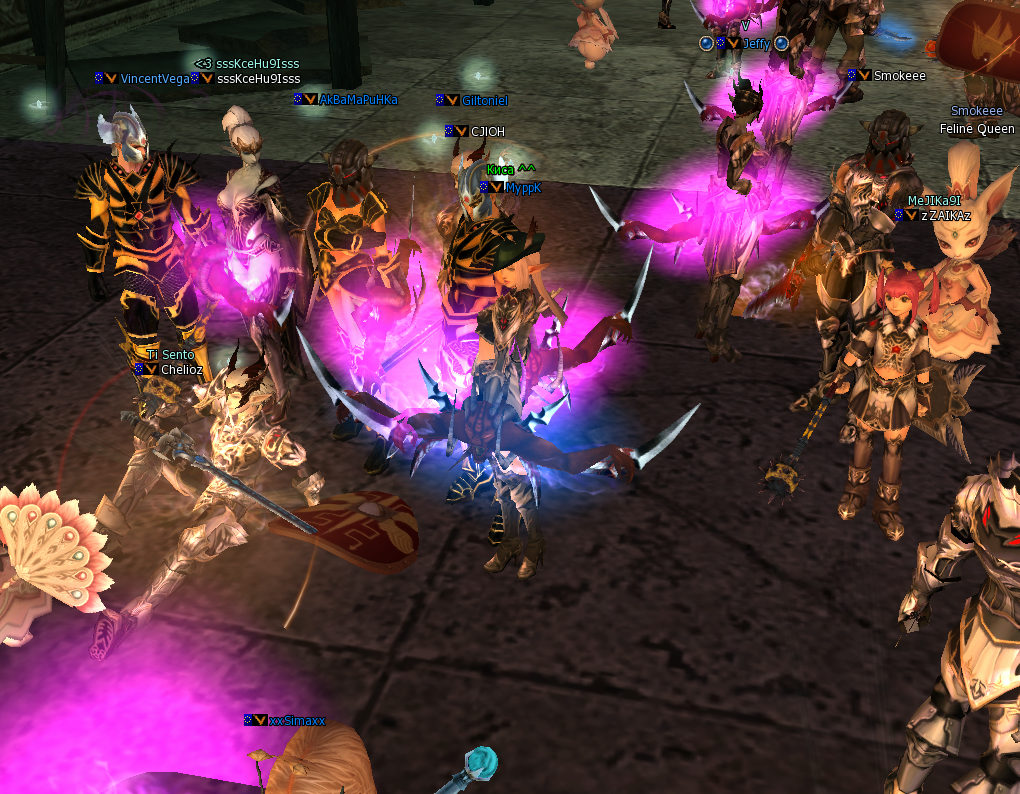Target the xxSlmaxx nameplate
The image size is (1020, 794).
point(297,721)
